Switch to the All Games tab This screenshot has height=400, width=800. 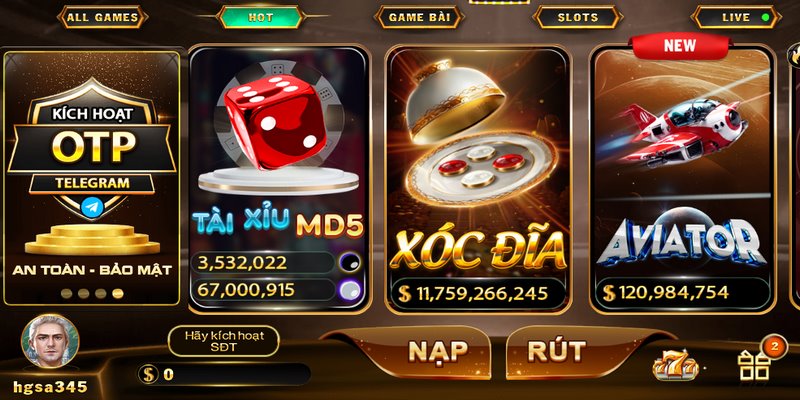[x=102, y=17]
